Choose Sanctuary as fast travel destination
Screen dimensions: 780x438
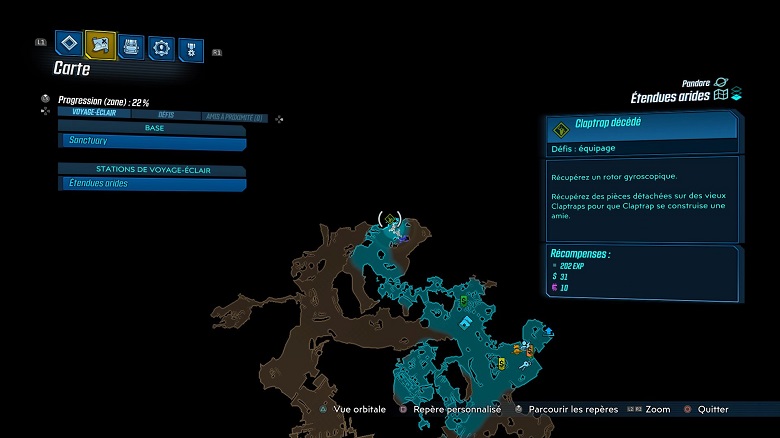pyautogui.click(x=151, y=143)
